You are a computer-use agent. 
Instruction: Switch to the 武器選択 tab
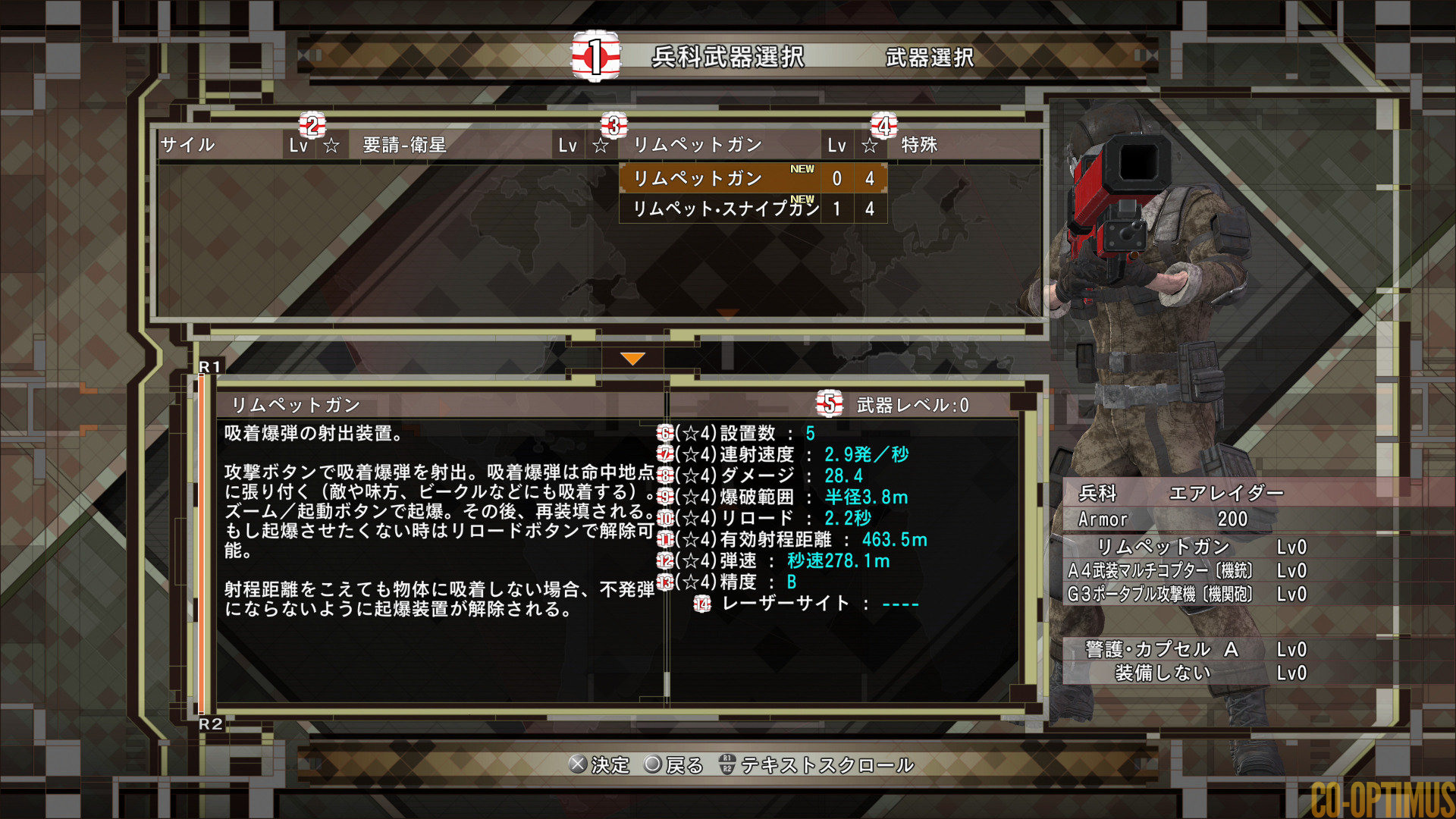point(929,58)
